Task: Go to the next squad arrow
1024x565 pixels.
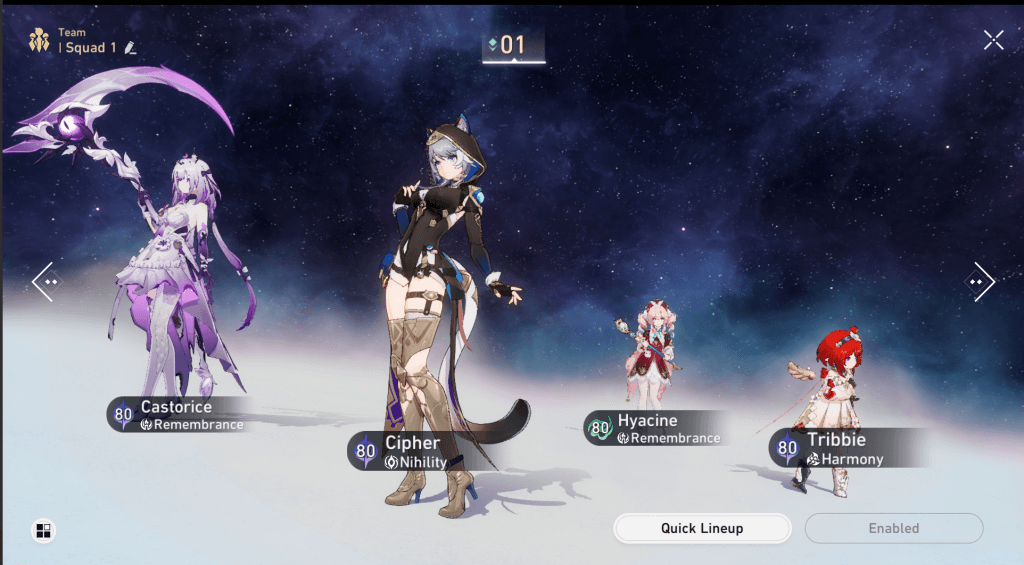Action: pyautogui.click(x=980, y=282)
